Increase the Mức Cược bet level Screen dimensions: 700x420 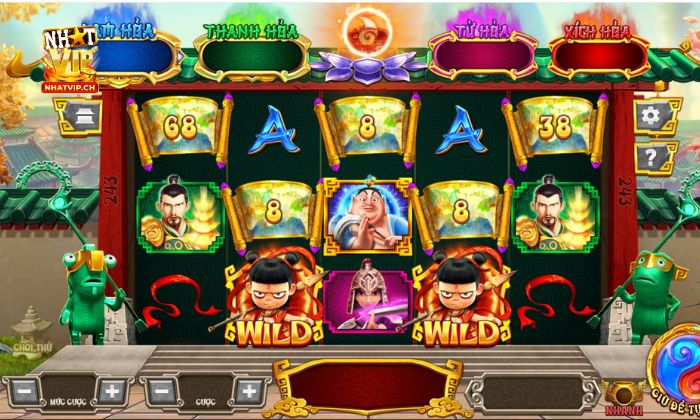click(x=112, y=390)
